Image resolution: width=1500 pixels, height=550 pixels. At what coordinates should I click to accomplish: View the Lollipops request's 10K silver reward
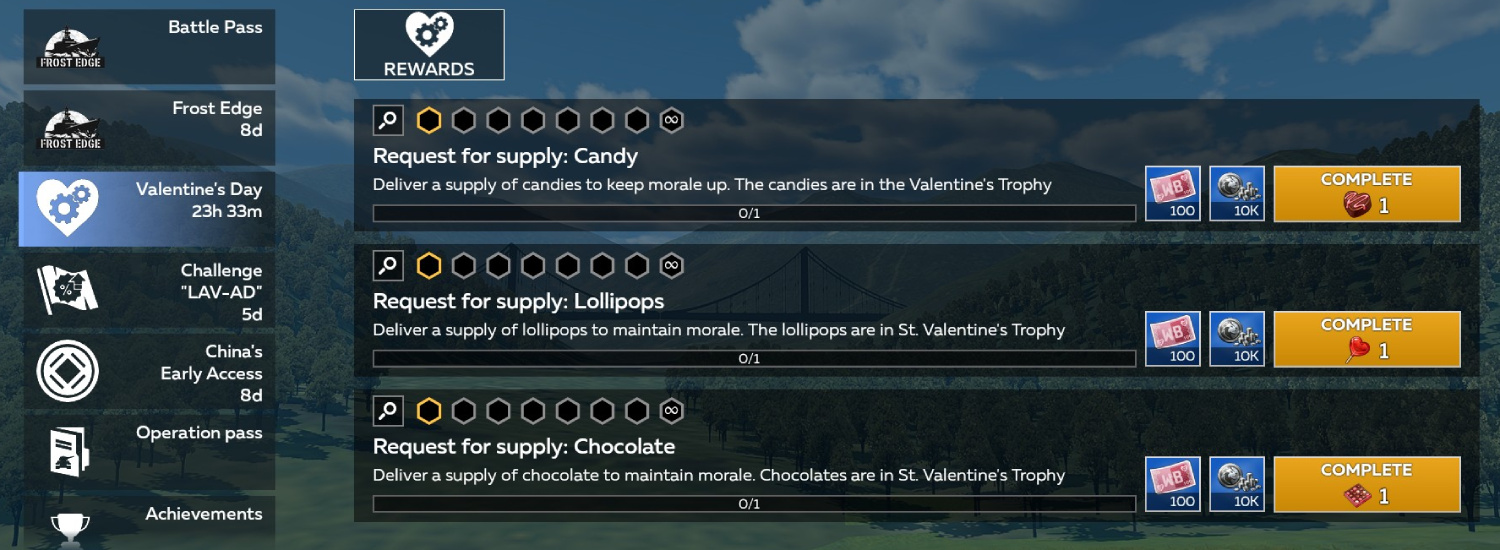coord(1237,338)
